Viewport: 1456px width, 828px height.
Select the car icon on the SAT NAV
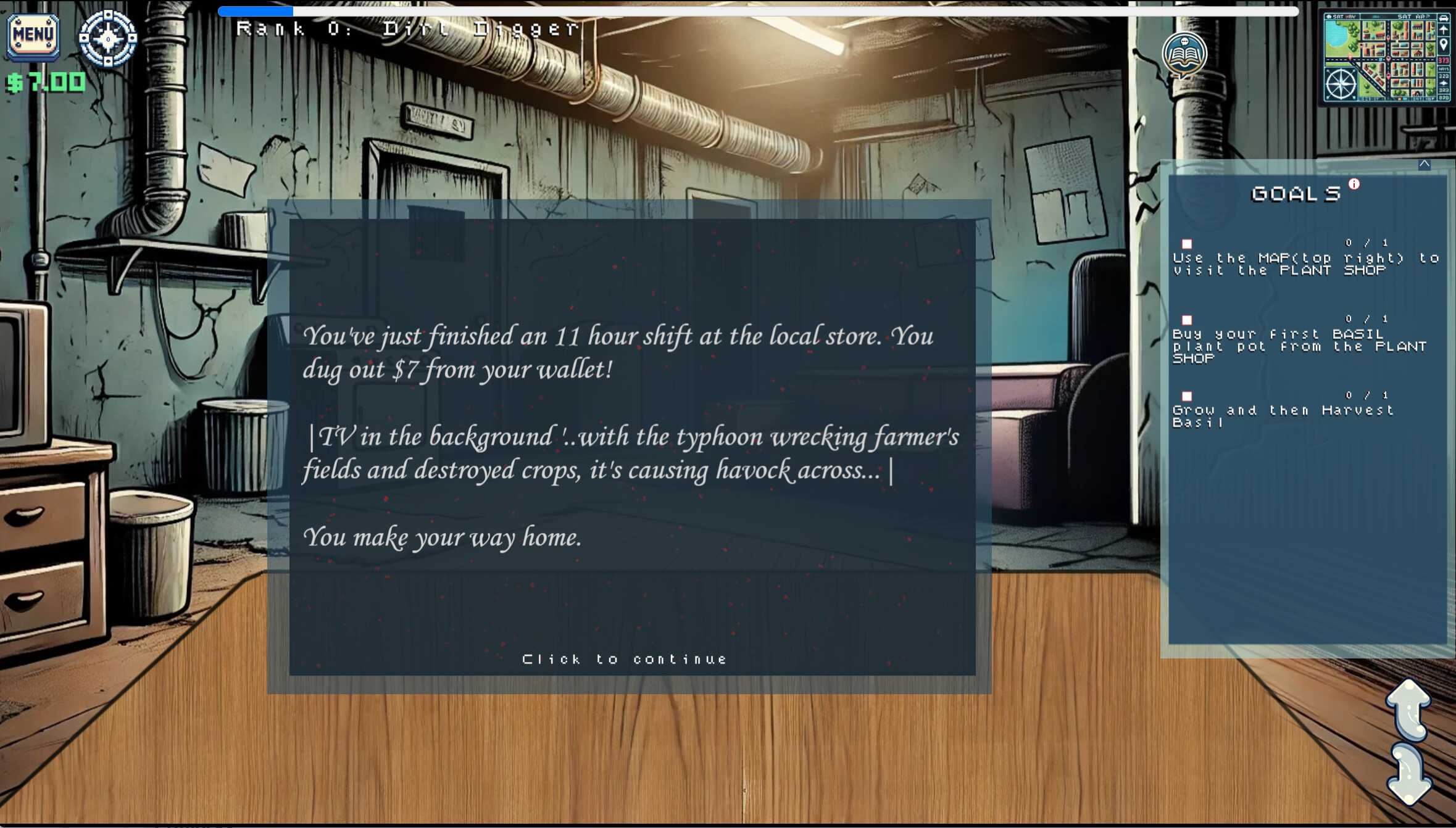coord(1443,18)
